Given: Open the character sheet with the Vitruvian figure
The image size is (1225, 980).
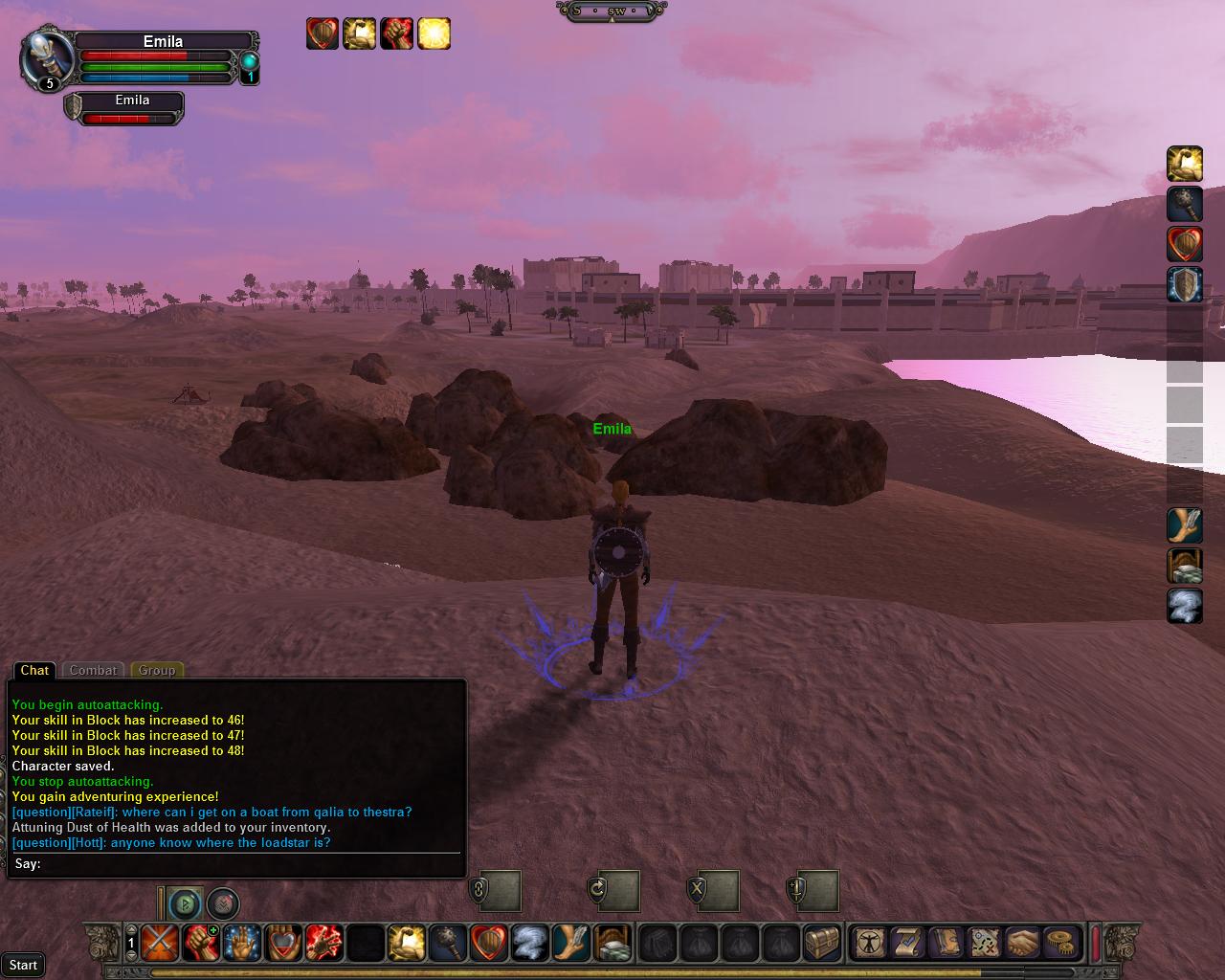Looking at the screenshot, I should point(870,943).
